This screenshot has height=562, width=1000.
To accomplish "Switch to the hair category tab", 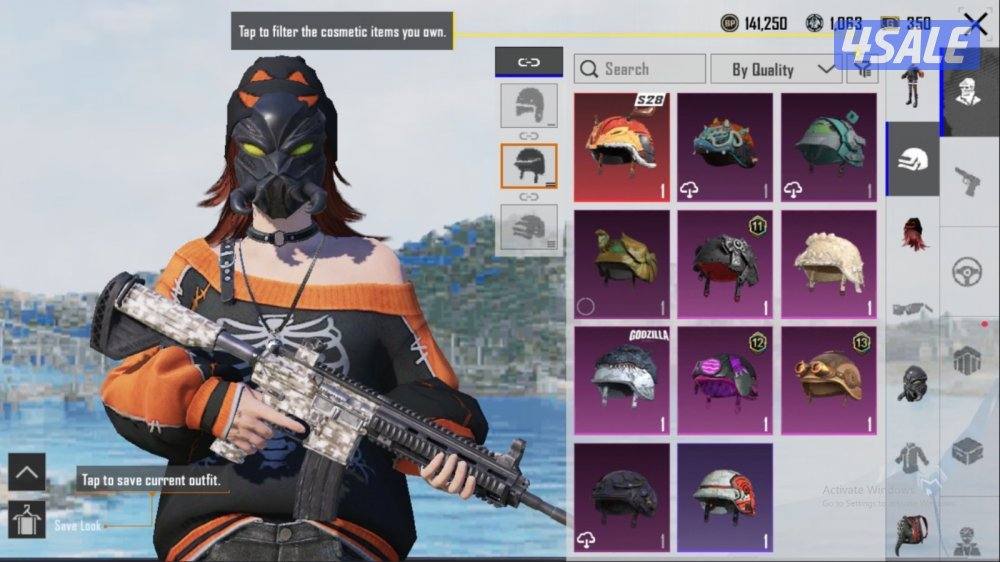I will 912,236.
